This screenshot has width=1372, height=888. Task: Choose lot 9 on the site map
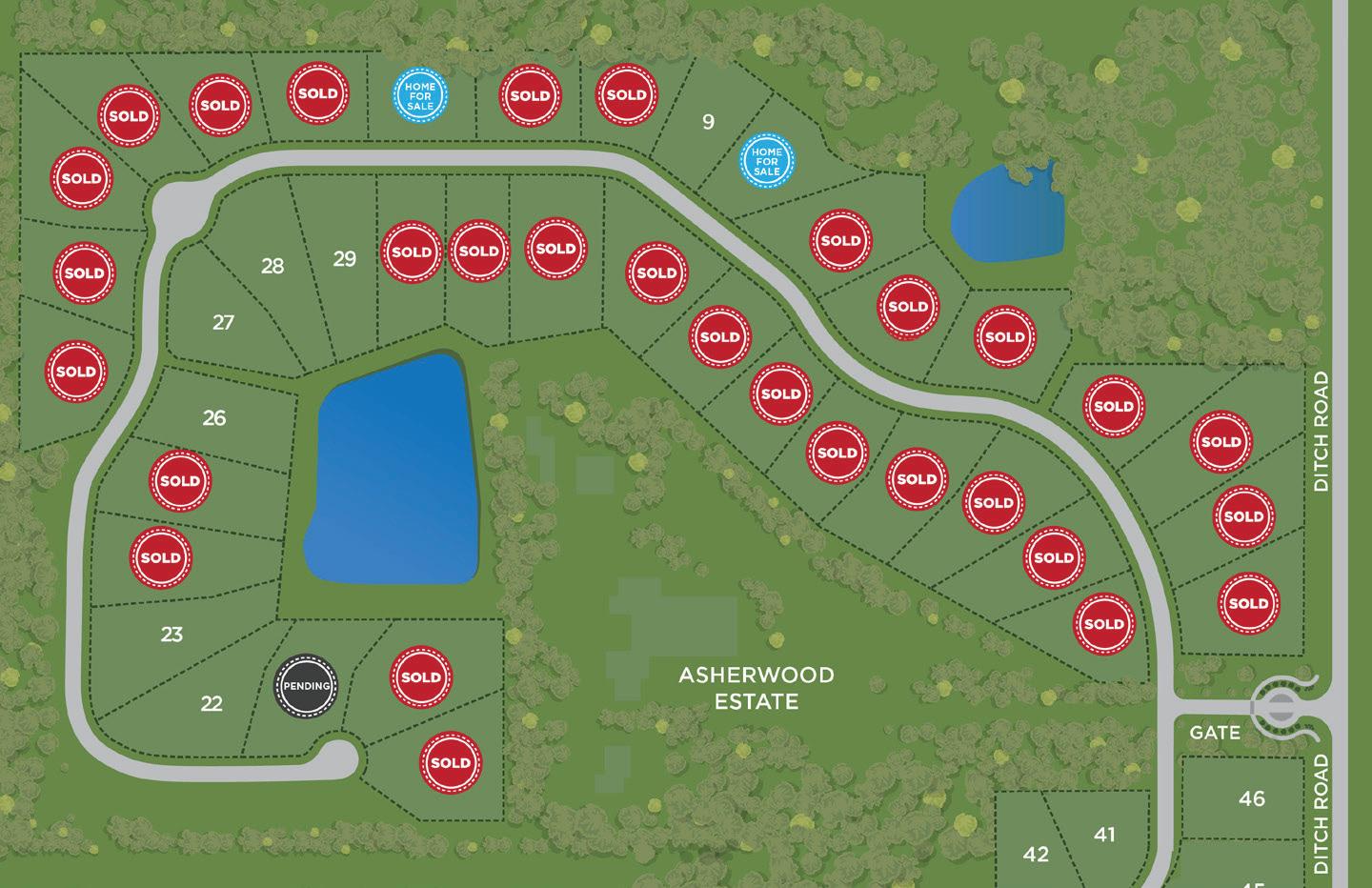pyautogui.click(x=707, y=122)
